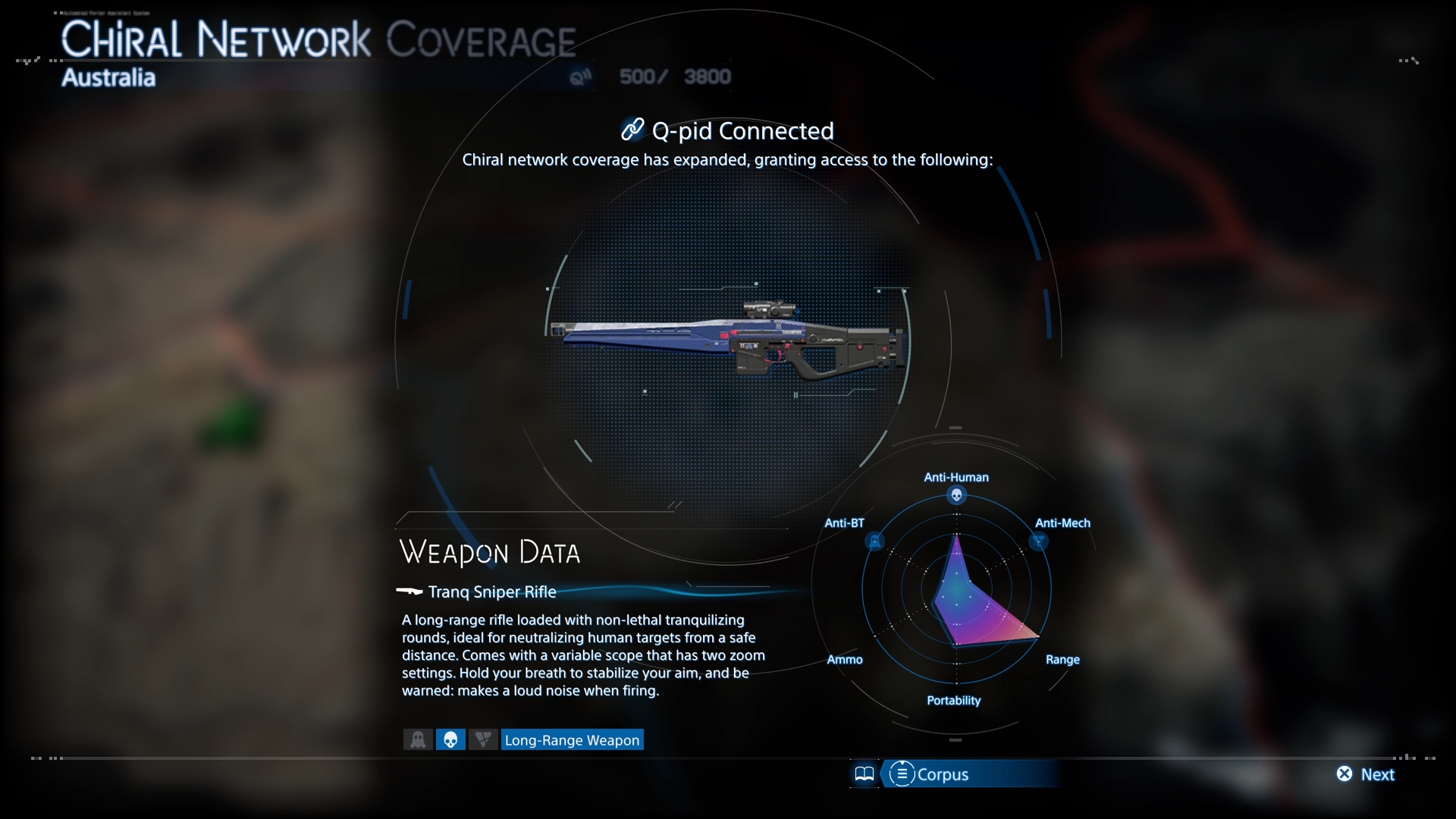This screenshot has width=1456, height=819.
Task: Open the book icon beside Corpus
Action: (864, 774)
